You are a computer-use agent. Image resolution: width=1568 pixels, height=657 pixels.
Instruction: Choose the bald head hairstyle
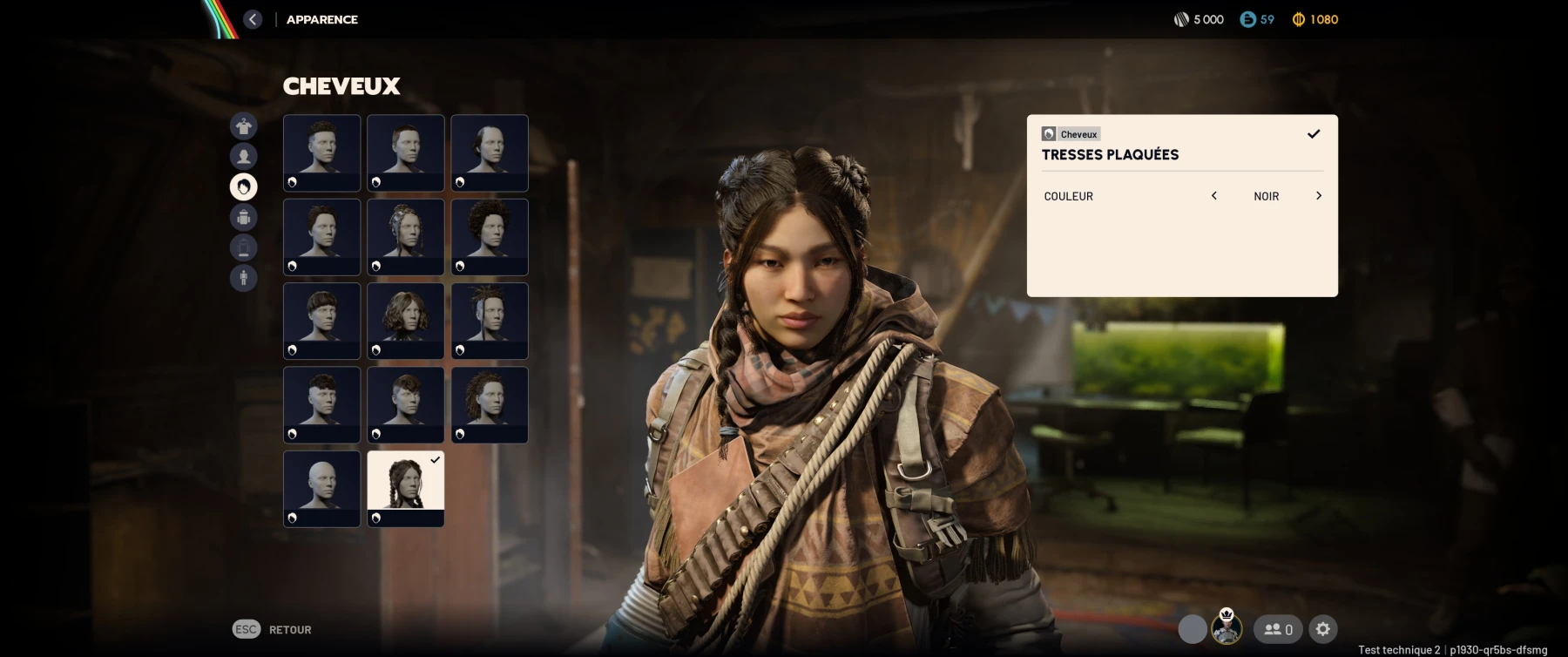(x=321, y=488)
